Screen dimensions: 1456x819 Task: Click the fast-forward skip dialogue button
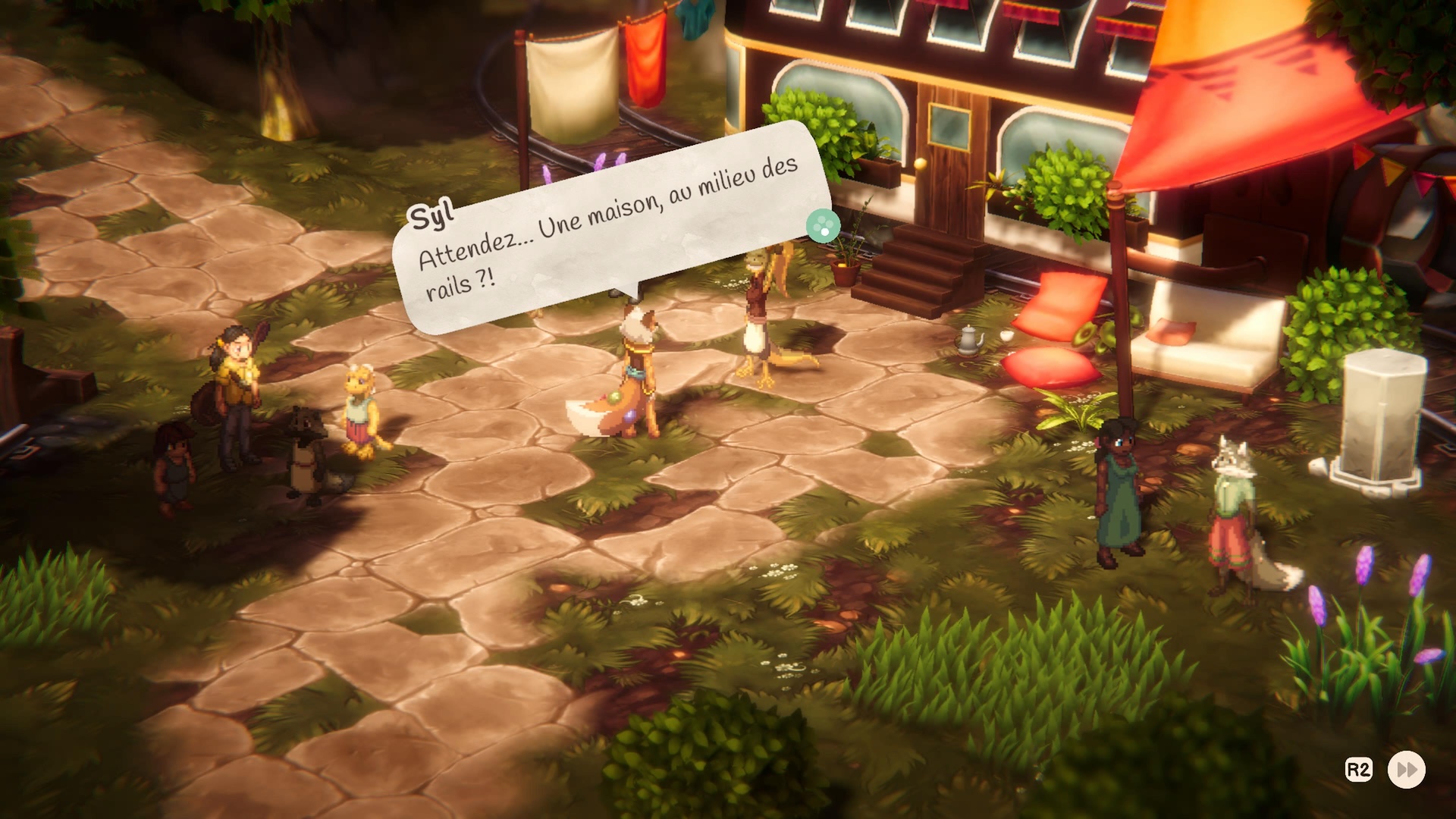click(1406, 770)
